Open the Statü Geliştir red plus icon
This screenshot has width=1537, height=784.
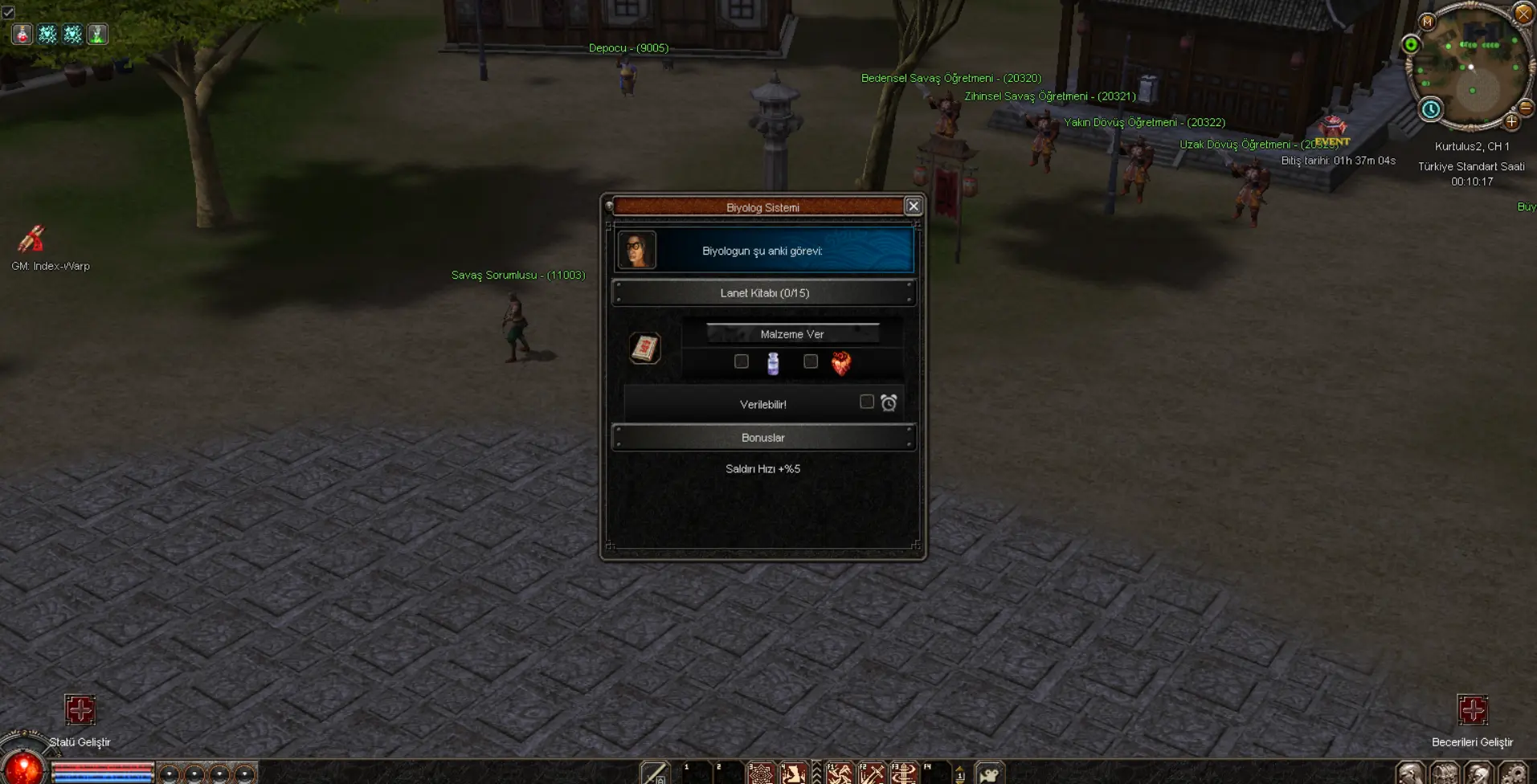coord(80,710)
